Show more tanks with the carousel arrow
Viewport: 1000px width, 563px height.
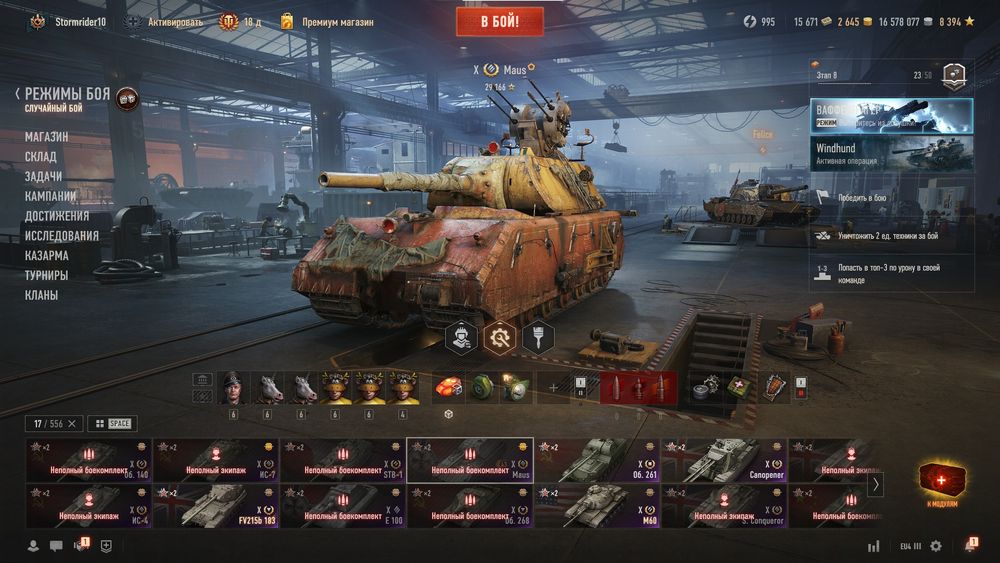pyautogui.click(x=875, y=484)
